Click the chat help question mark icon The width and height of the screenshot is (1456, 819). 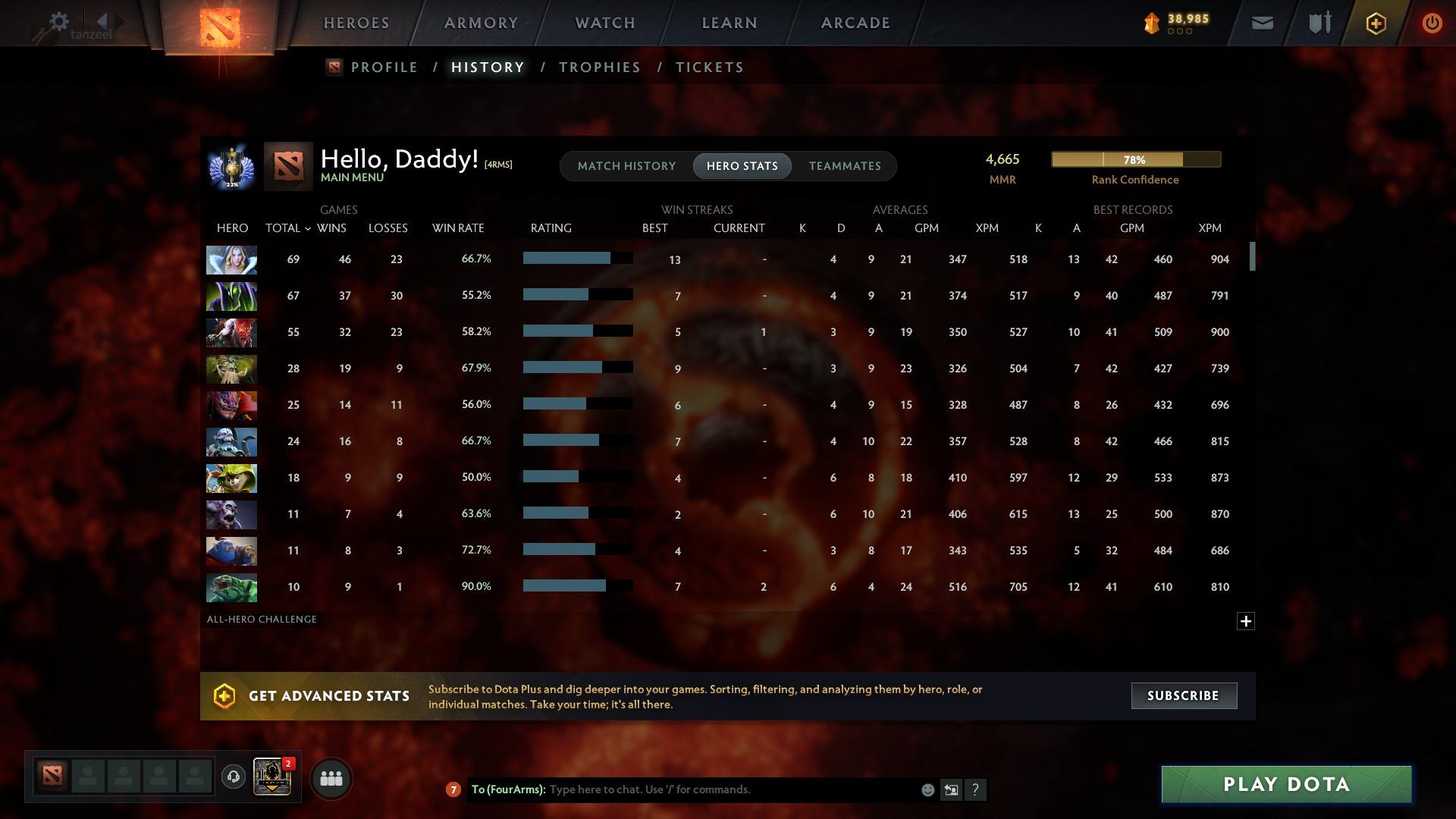point(976,790)
